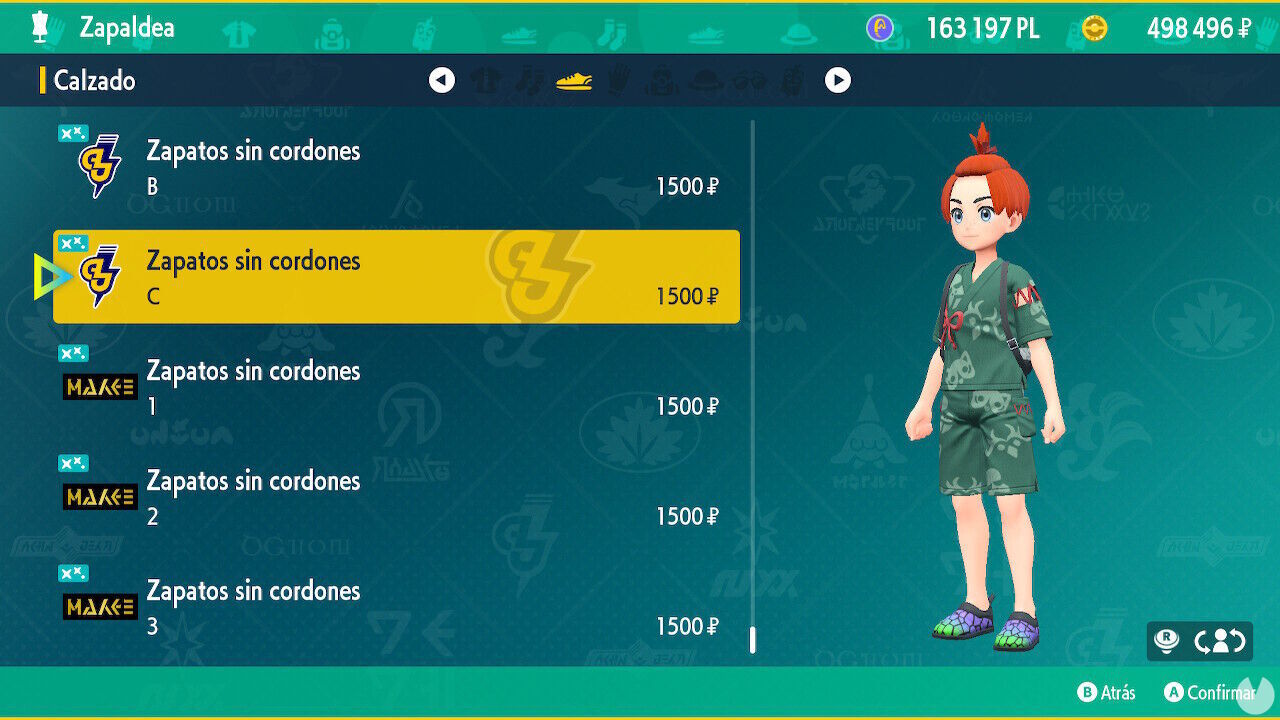Select the shirt category icon
The width and height of the screenshot is (1280, 720).
[483, 80]
